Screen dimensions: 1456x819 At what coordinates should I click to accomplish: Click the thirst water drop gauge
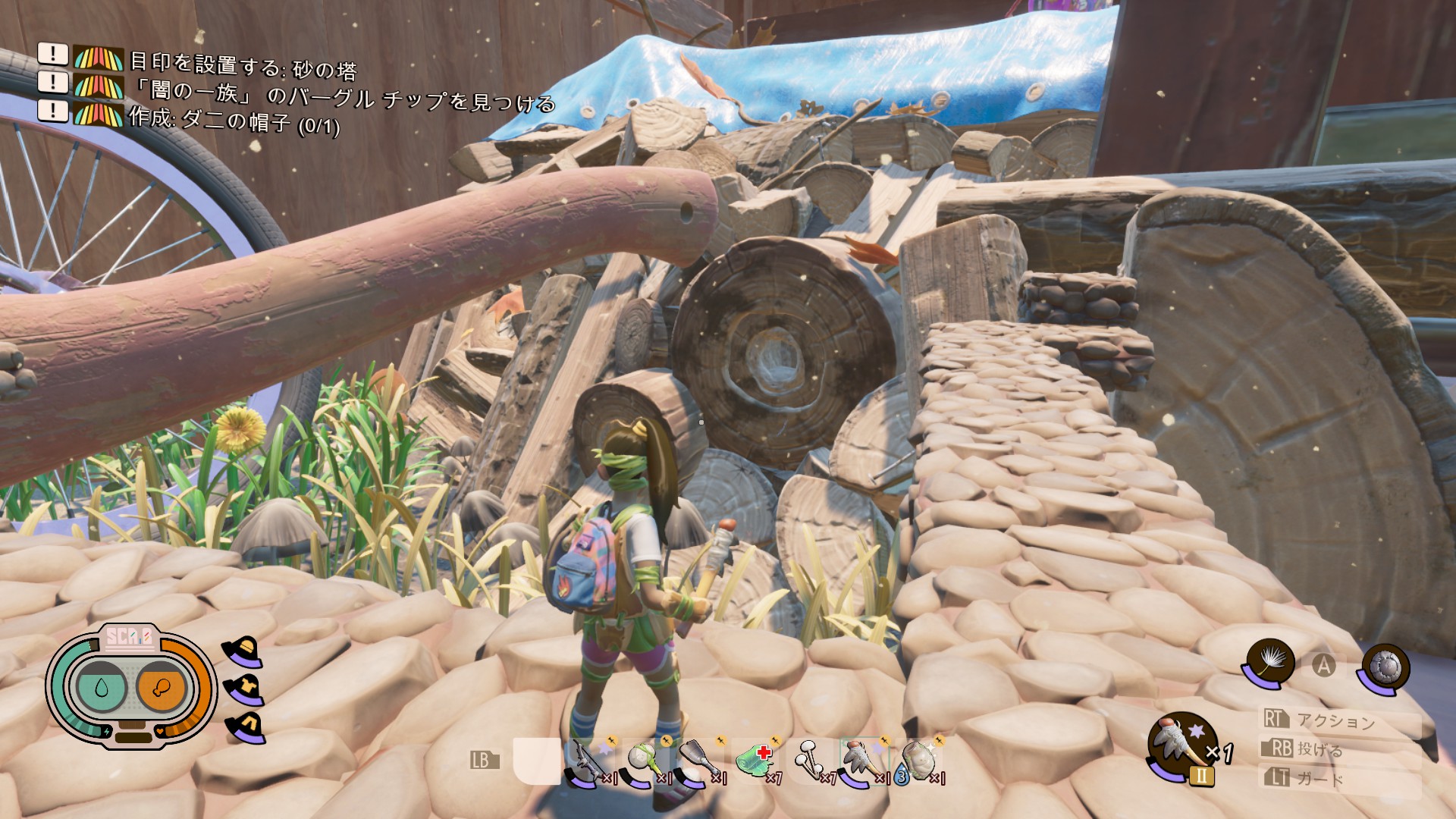point(102,688)
